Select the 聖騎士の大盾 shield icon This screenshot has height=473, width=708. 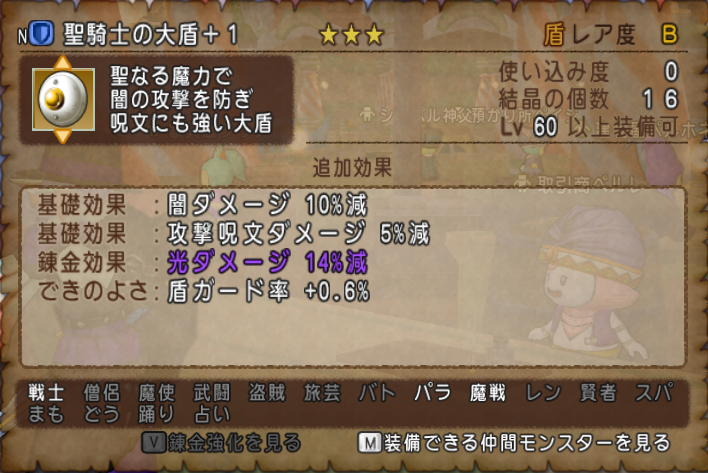63,99
